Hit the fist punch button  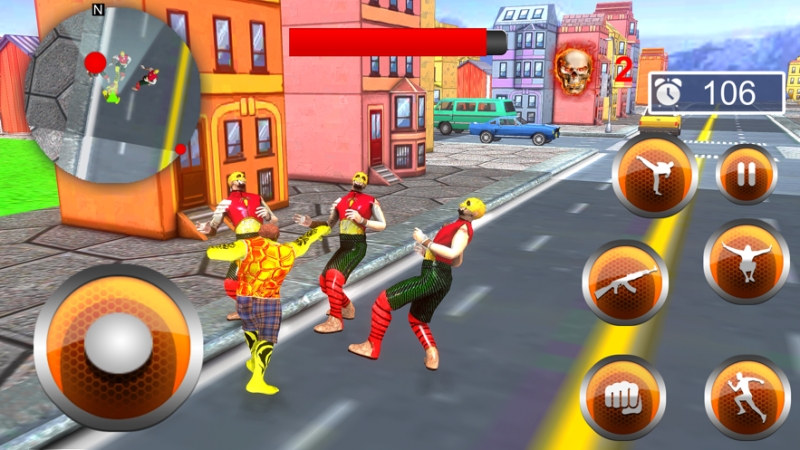(623, 396)
